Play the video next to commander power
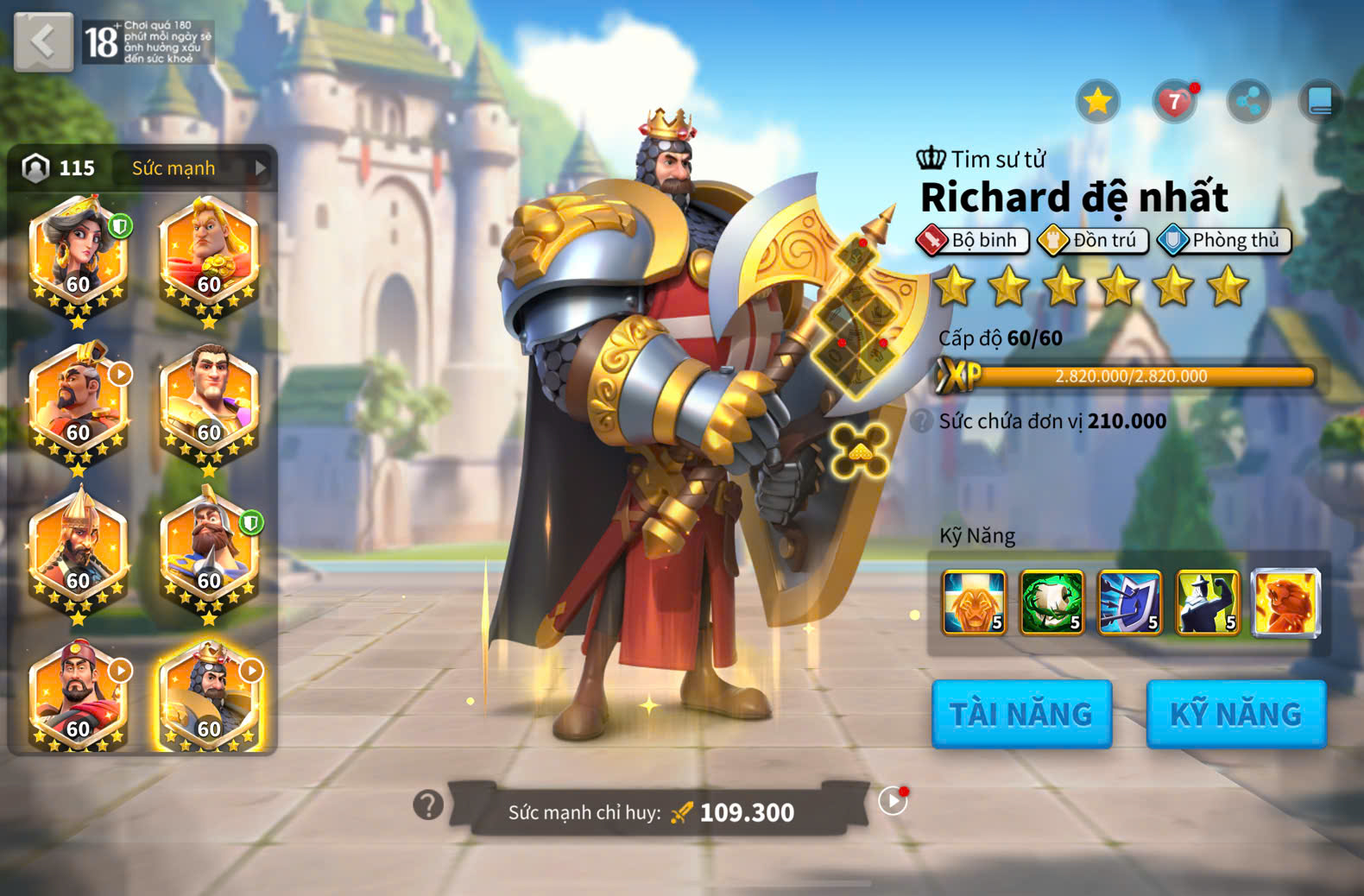Viewport: 1364px width, 896px height. [x=893, y=802]
